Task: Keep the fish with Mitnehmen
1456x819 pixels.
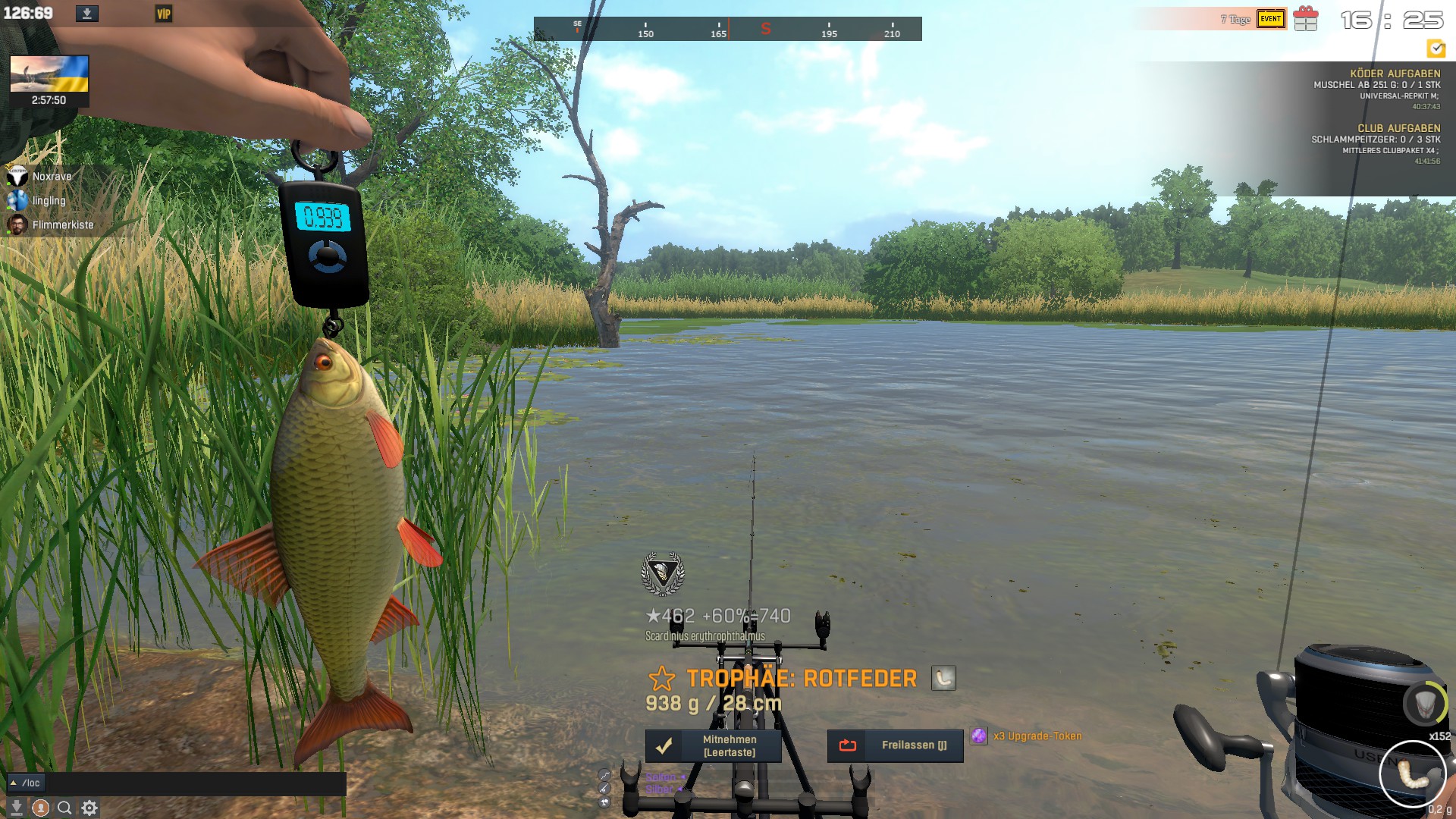Action: (x=713, y=745)
